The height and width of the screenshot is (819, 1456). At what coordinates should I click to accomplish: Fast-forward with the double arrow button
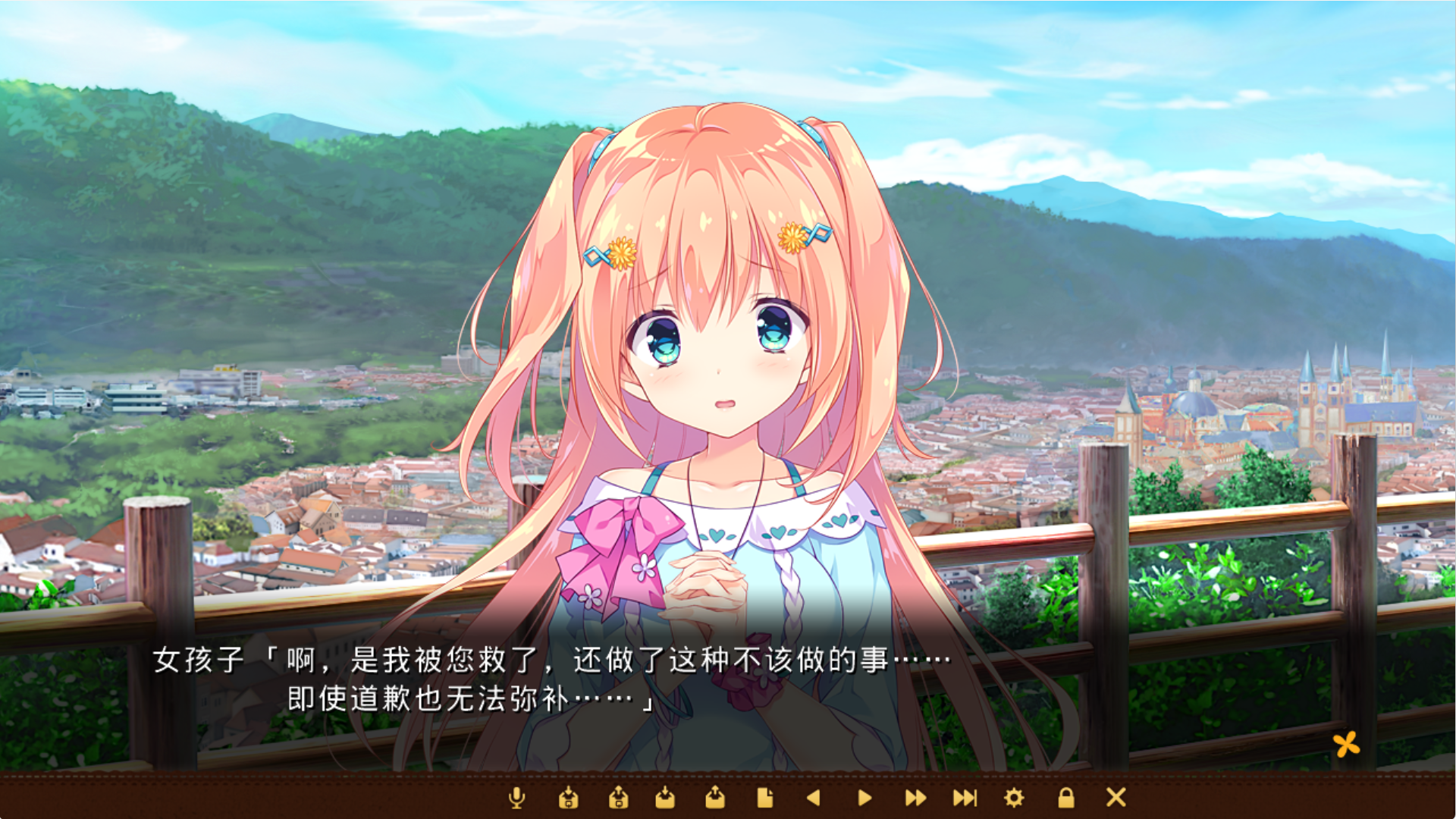tap(915, 798)
